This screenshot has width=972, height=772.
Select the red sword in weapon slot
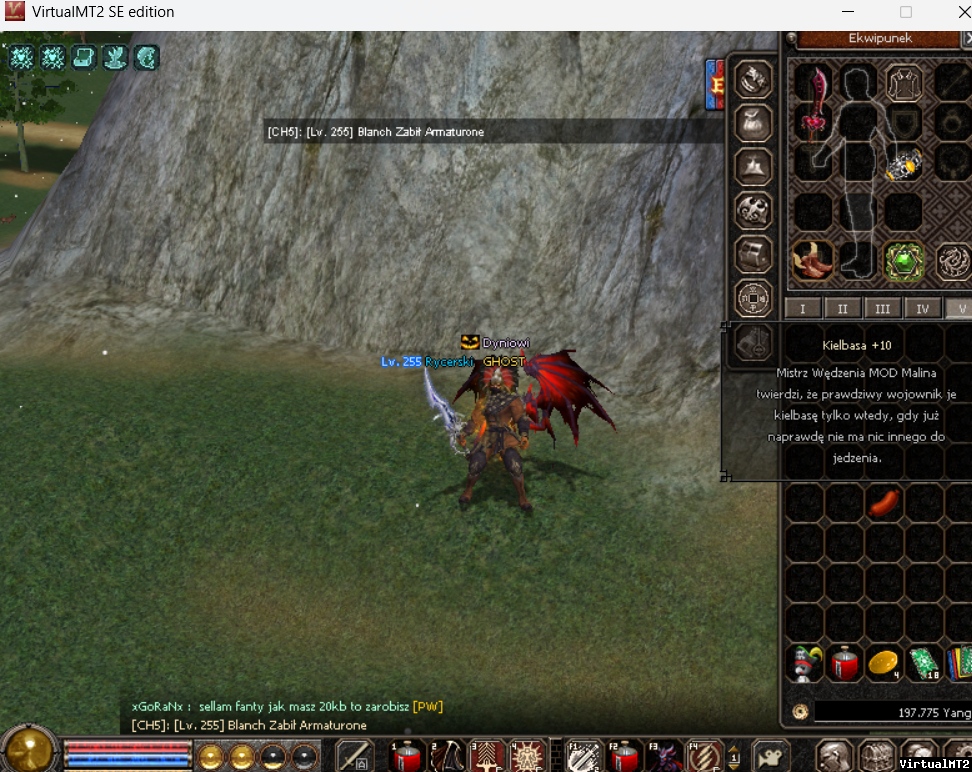[x=812, y=101]
